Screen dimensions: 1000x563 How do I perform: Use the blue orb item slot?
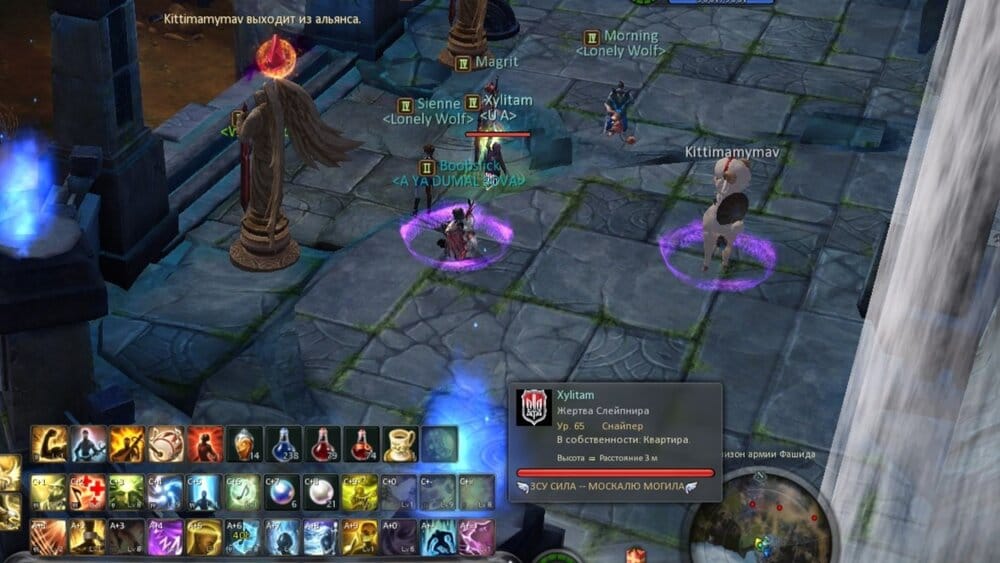(283, 491)
